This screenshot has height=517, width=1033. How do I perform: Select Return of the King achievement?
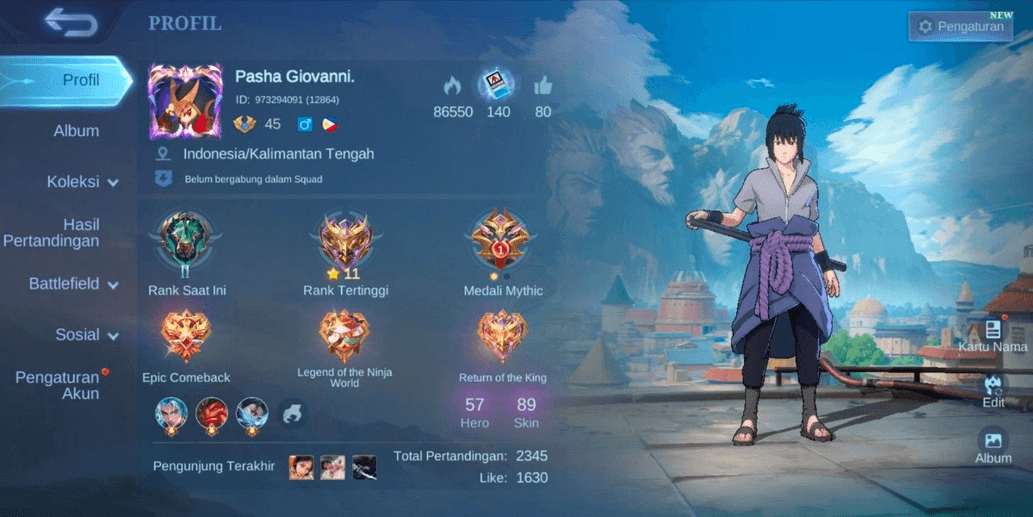pos(502,338)
